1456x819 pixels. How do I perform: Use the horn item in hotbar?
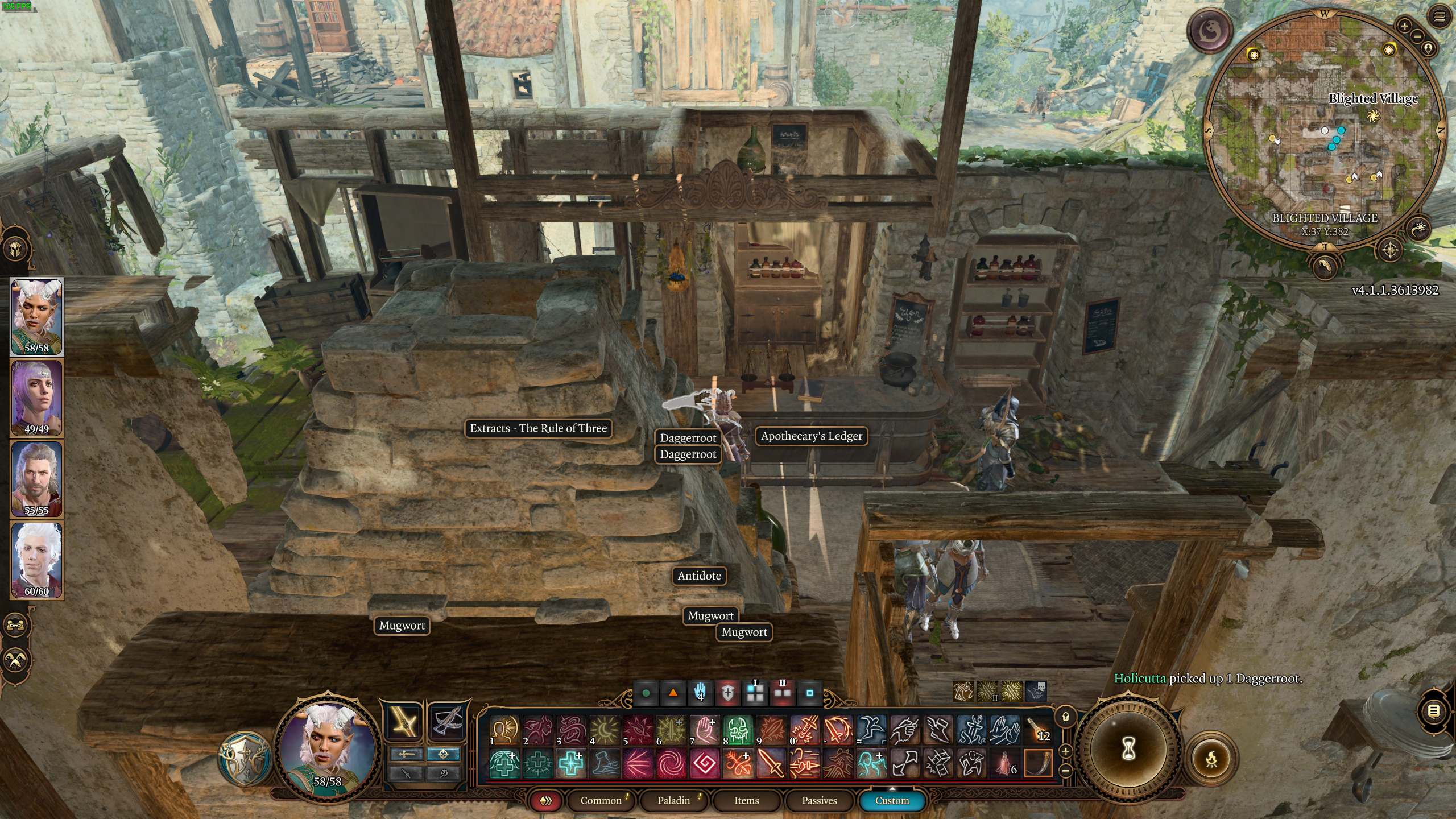1038,763
